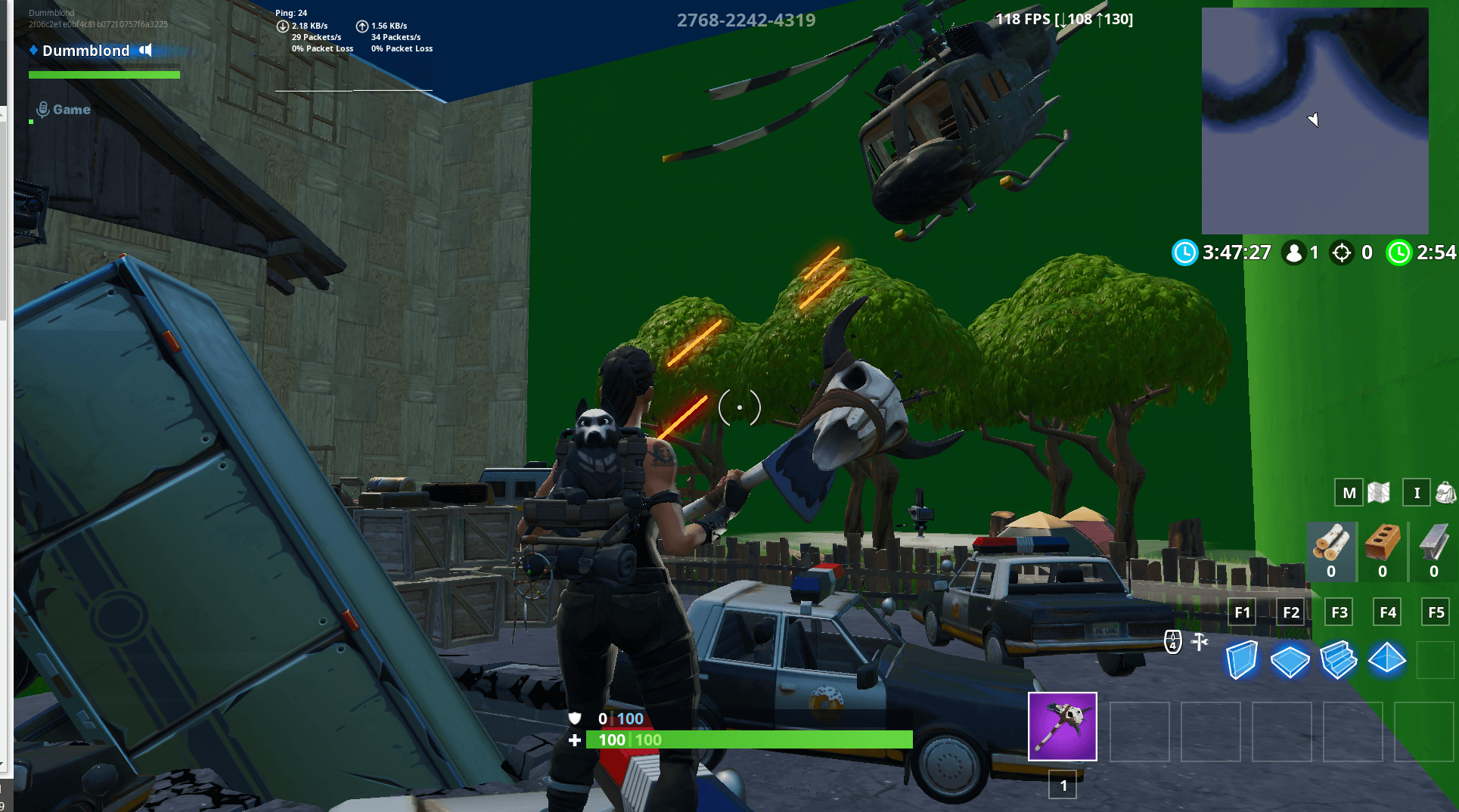Screen dimensions: 1459x812
Task: Open the backpack inventory icon labeled I
Action: coord(1417,492)
